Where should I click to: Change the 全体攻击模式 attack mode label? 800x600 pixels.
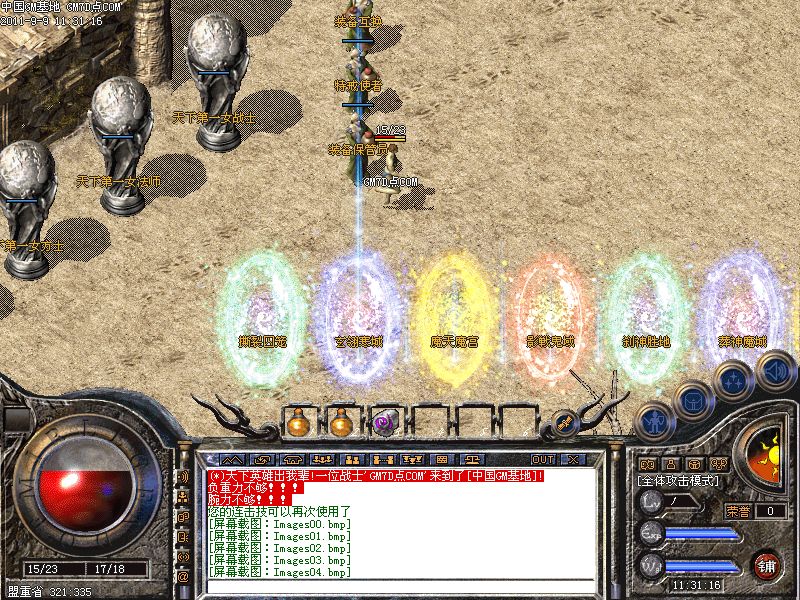coord(681,481)
